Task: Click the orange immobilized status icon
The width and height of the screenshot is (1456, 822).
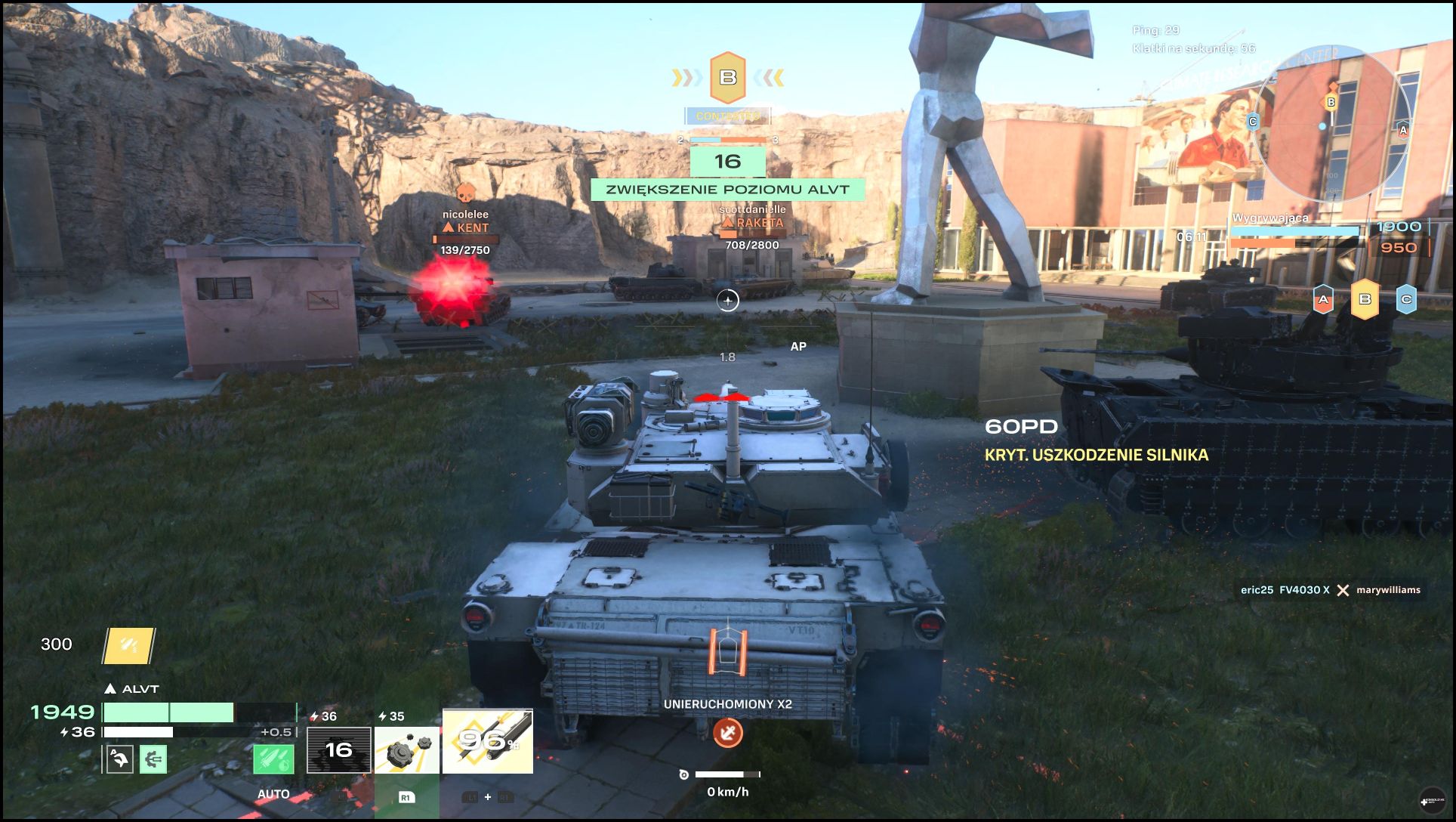Action: point(728,732)
